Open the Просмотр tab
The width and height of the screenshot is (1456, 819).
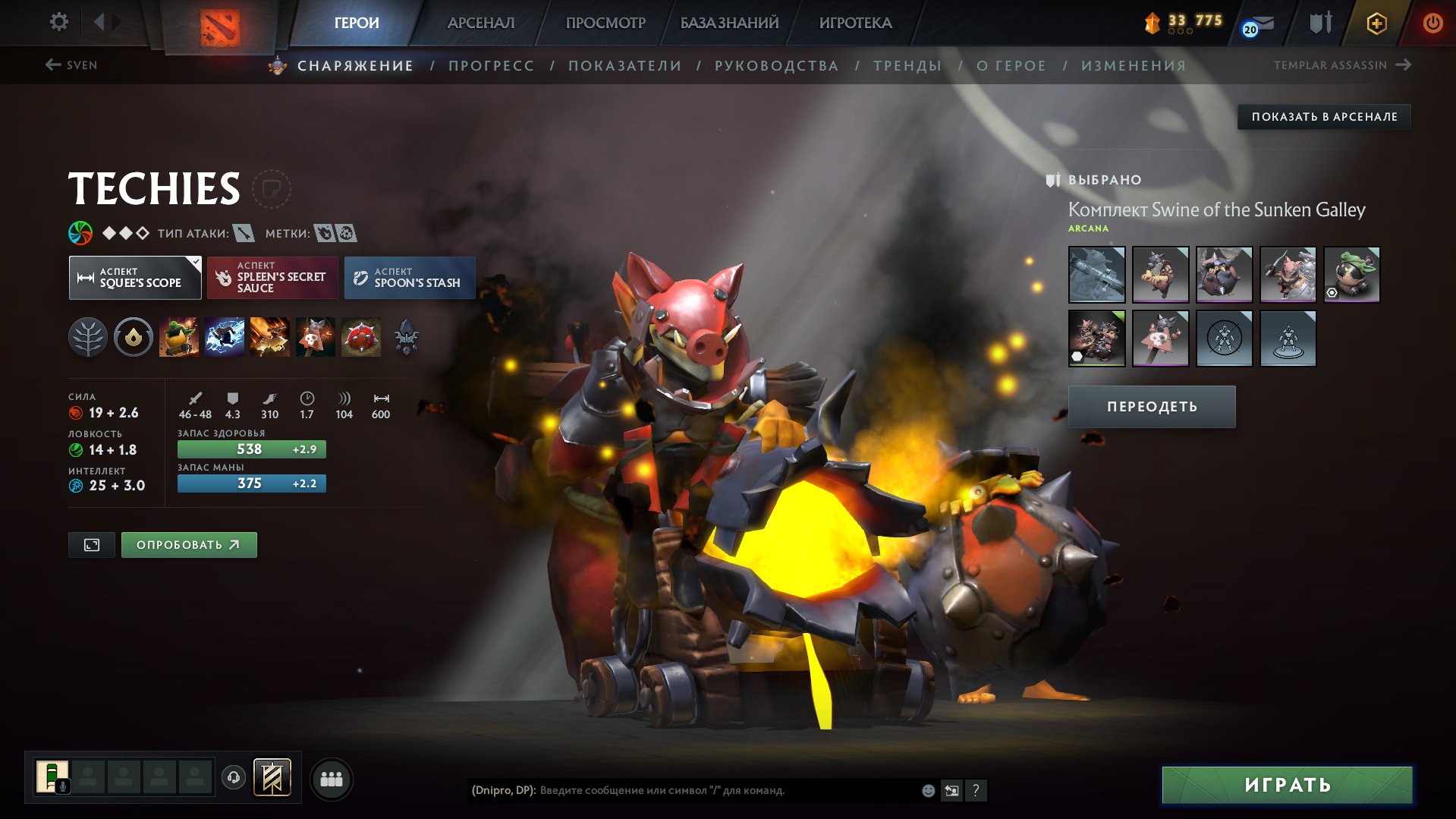[605, 23]
